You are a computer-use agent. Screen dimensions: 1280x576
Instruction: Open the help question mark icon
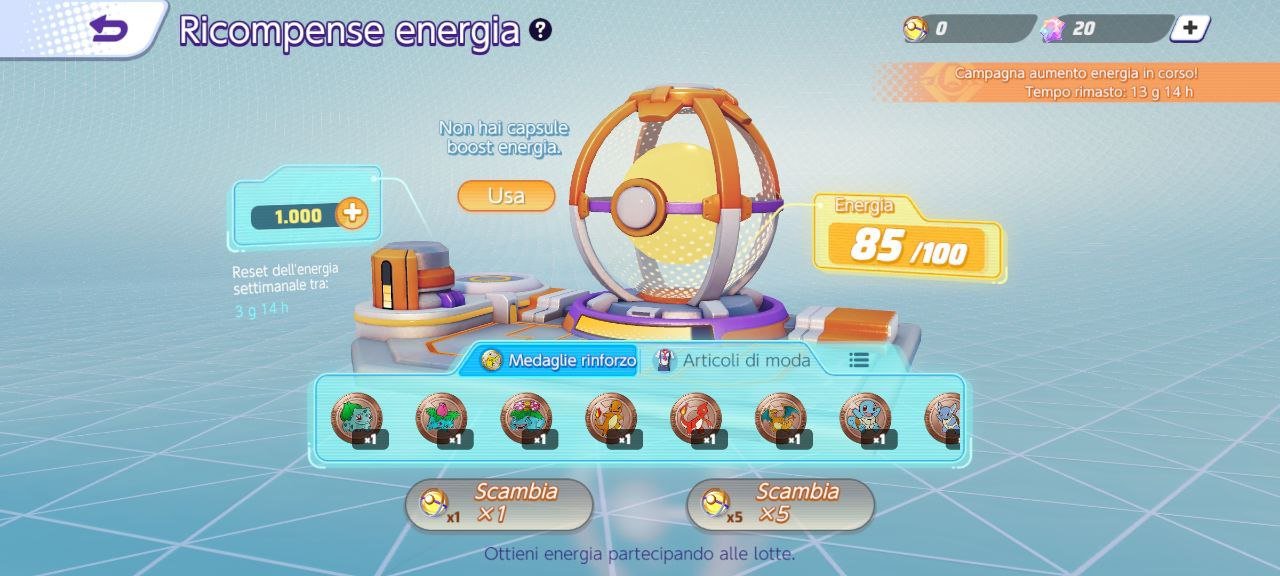541,30
